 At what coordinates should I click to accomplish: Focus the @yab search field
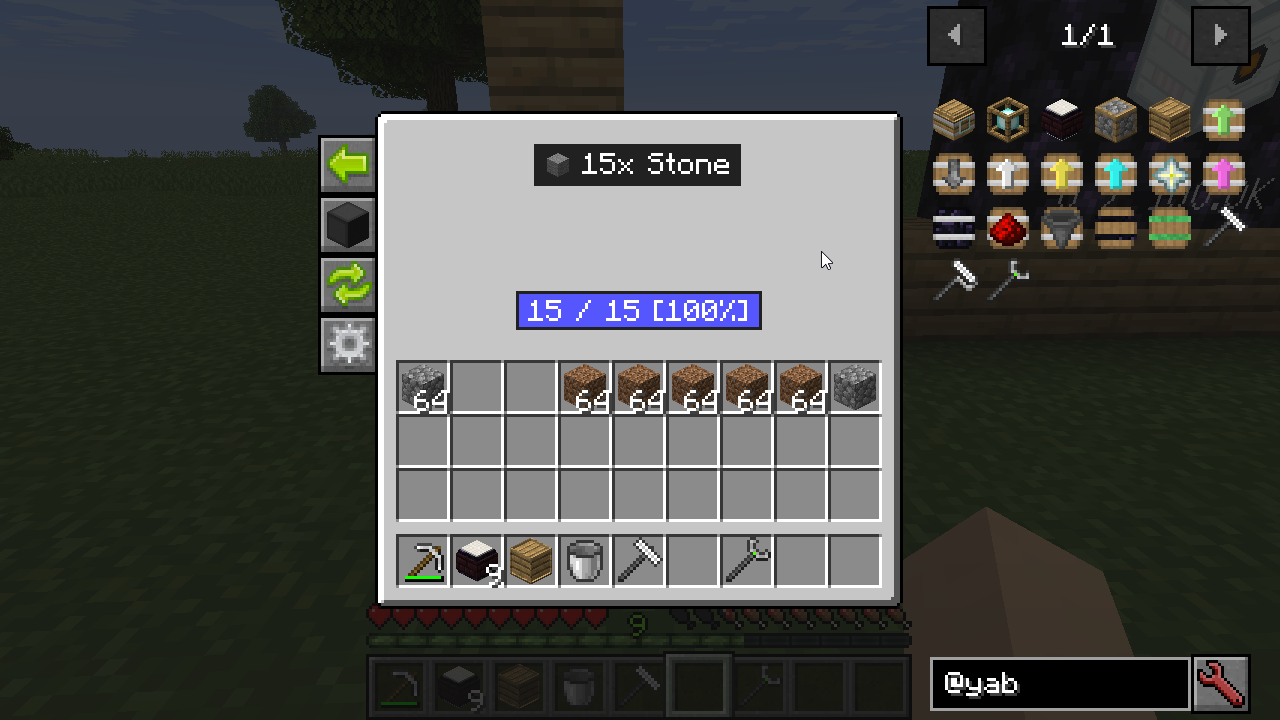[1060, 684]
